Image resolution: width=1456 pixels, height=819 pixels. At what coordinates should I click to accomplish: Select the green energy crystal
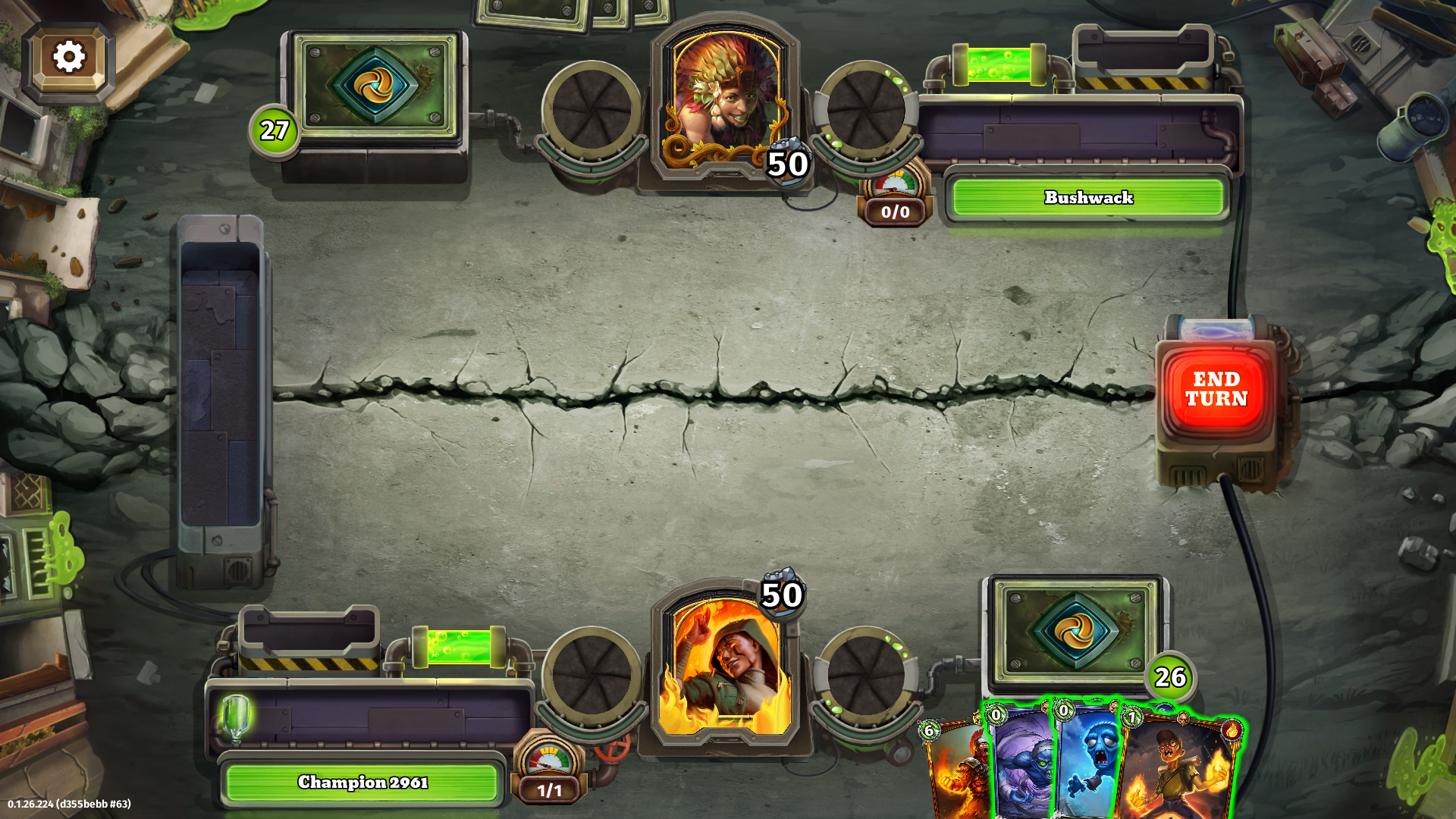pos(236,717)
